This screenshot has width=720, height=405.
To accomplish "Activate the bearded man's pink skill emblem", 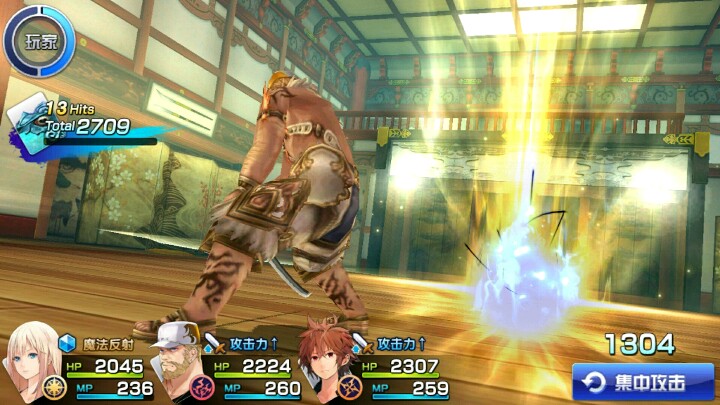I will click(202, 388).
